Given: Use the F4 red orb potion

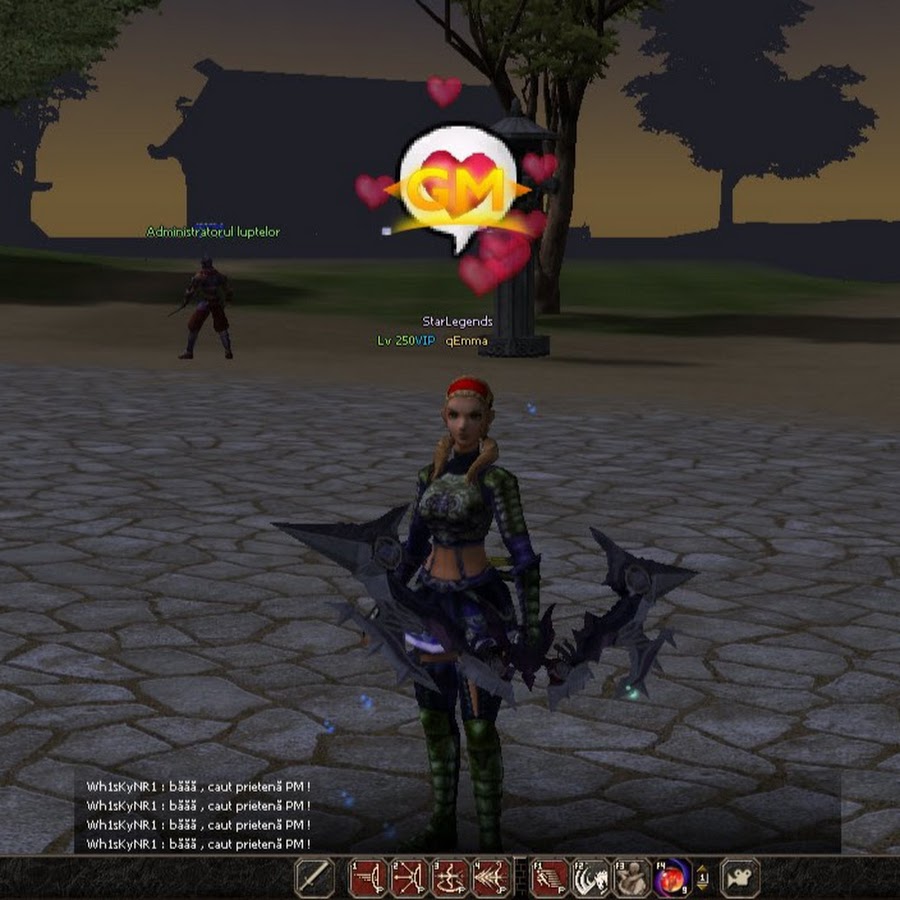Looking at the screenshot, I should tap(673, 877).
